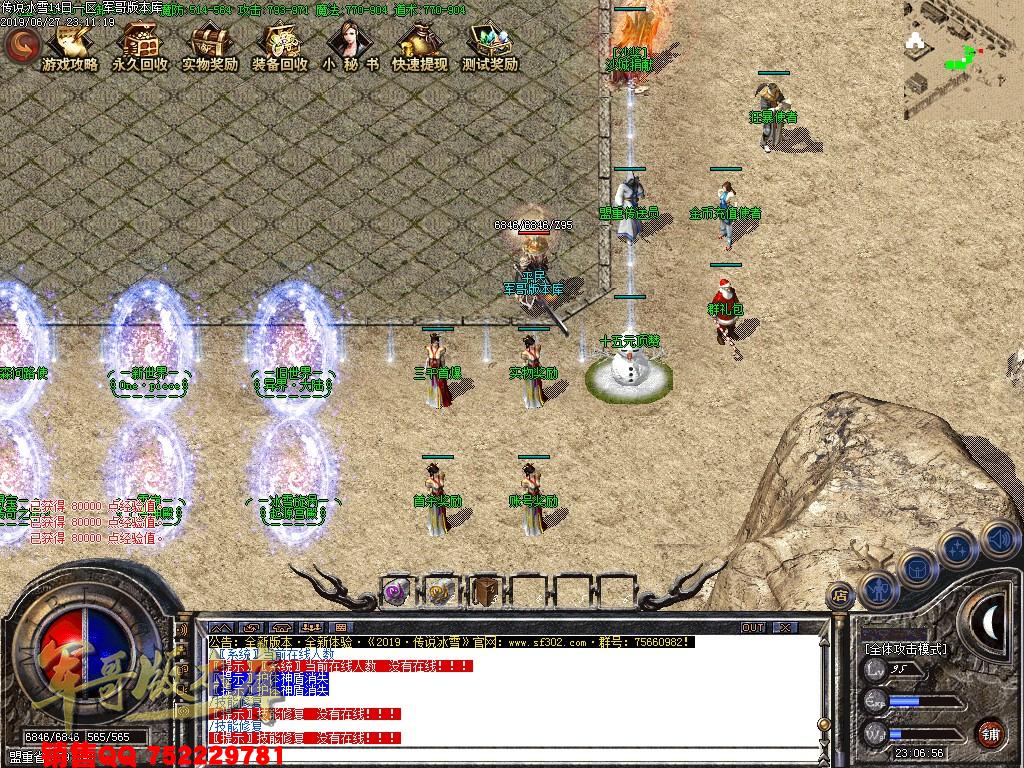Click the OUT button above the chat
Image resolution: width=1024 pixels, height=768 pixels.
pos(753,627)
